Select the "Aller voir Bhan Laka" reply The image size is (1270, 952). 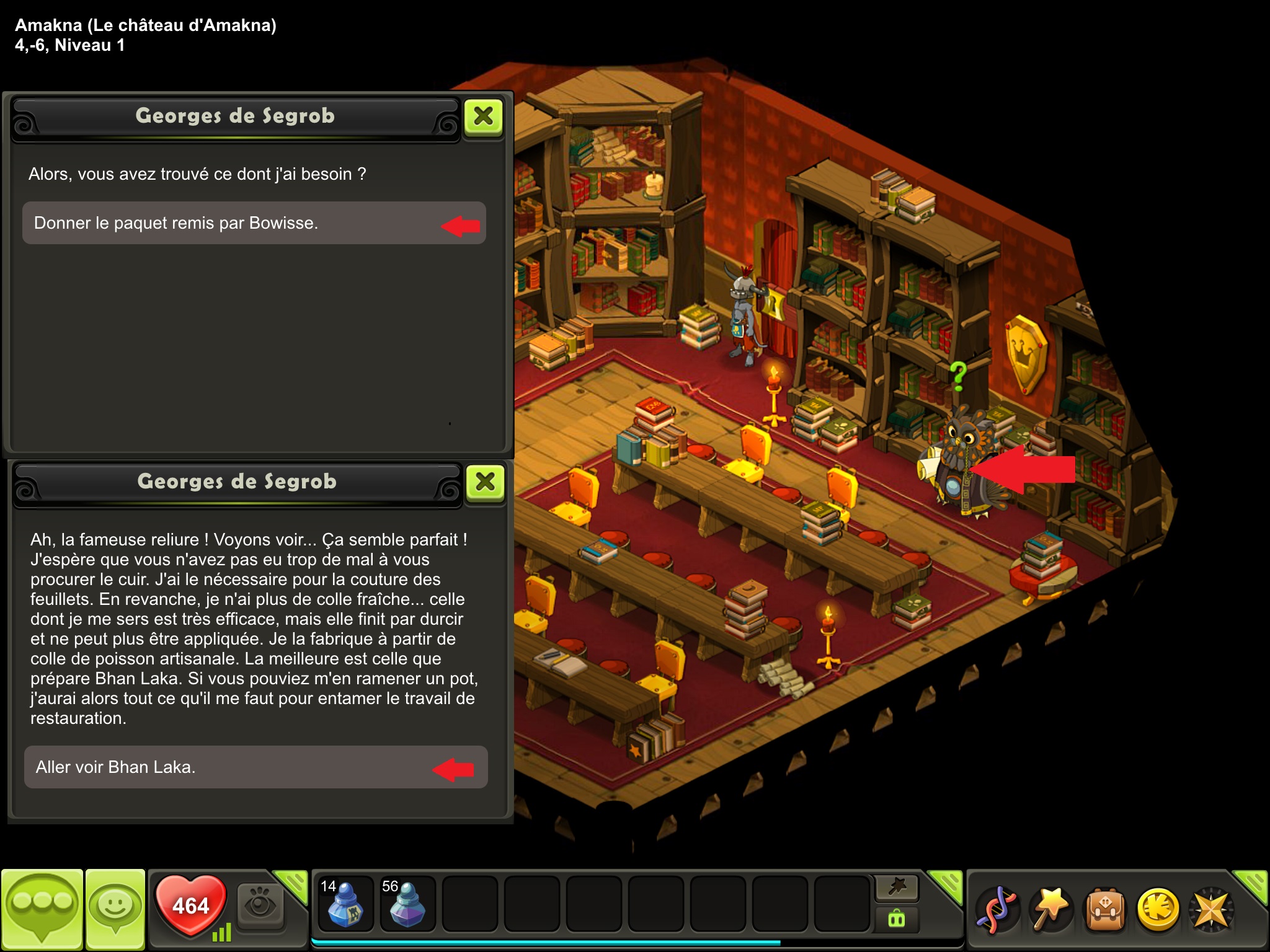click(255, 767)
